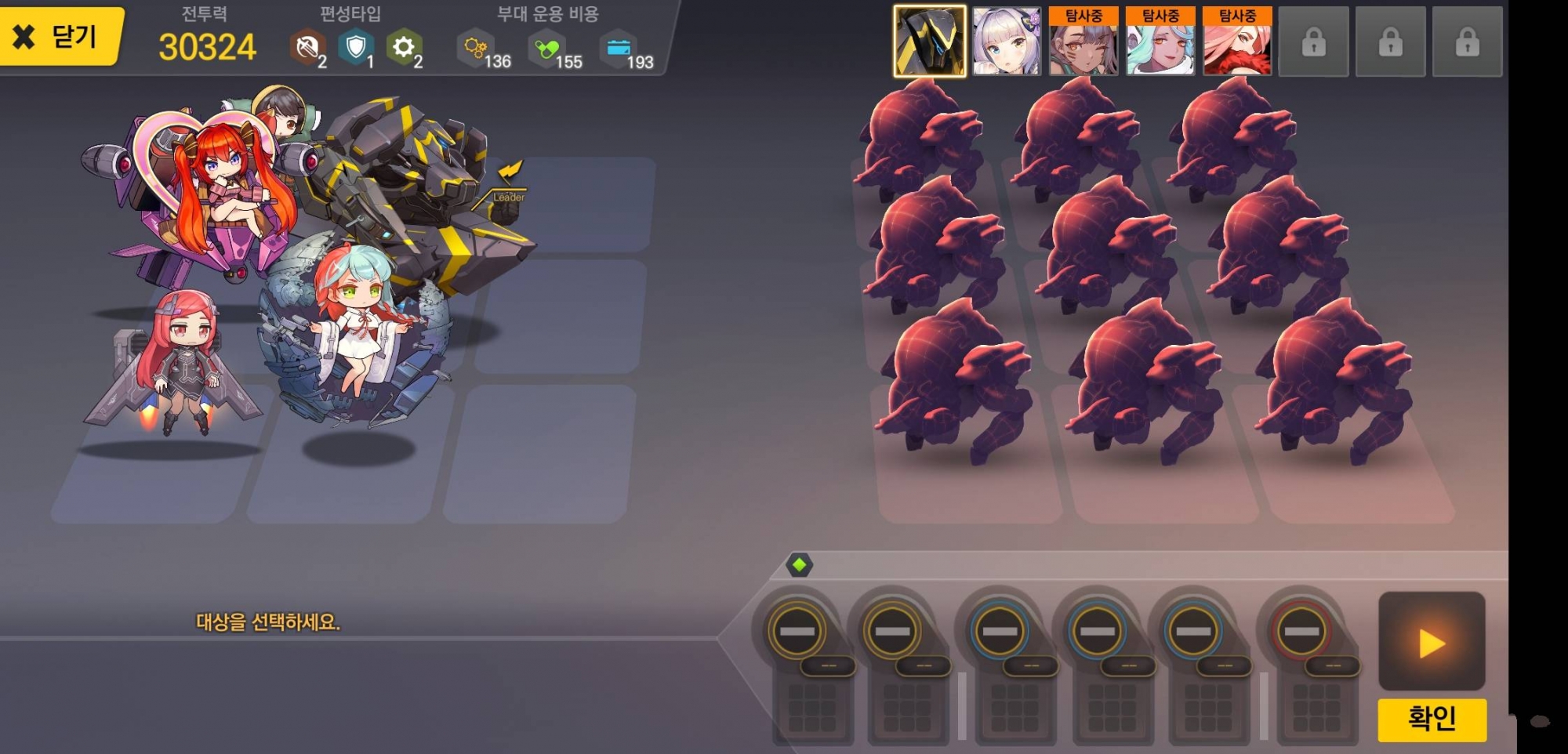This screenshot has width=1568, height=754.
Task: Tap the orange play arrow button
Action: click(x=1432, y=643)
